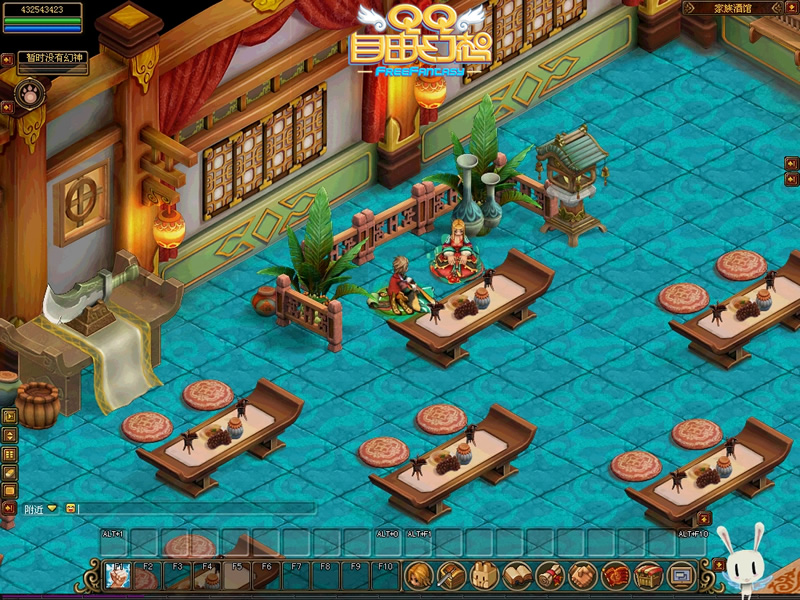This screenshot has height=600, width=800.
Task: Click the paw print pet button
Action: click(x=30, y=96)
